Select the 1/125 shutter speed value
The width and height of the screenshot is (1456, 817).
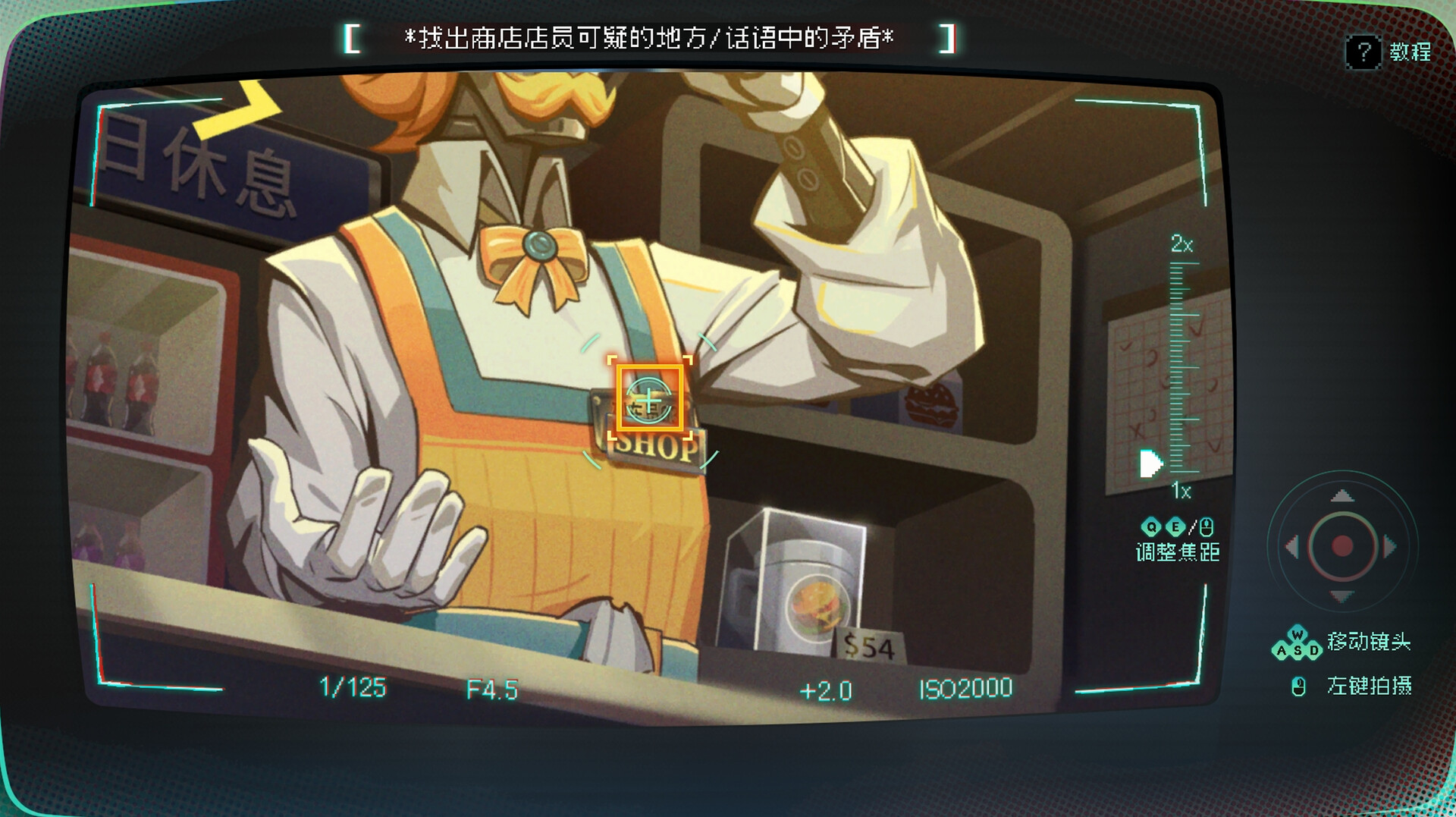pos(356,689)
